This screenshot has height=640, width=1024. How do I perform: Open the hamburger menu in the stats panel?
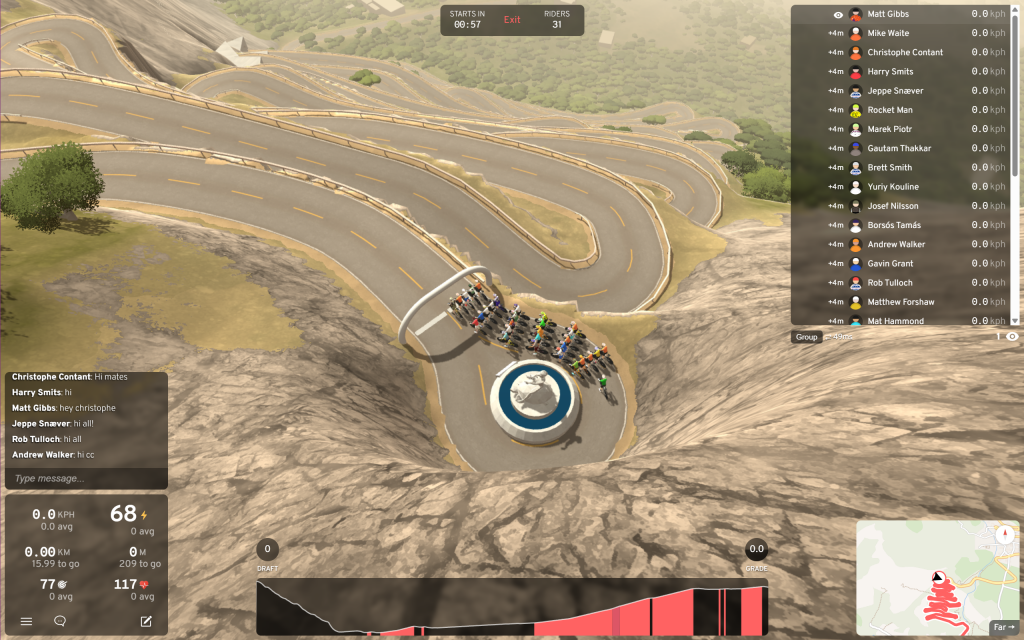coord(27,621)
